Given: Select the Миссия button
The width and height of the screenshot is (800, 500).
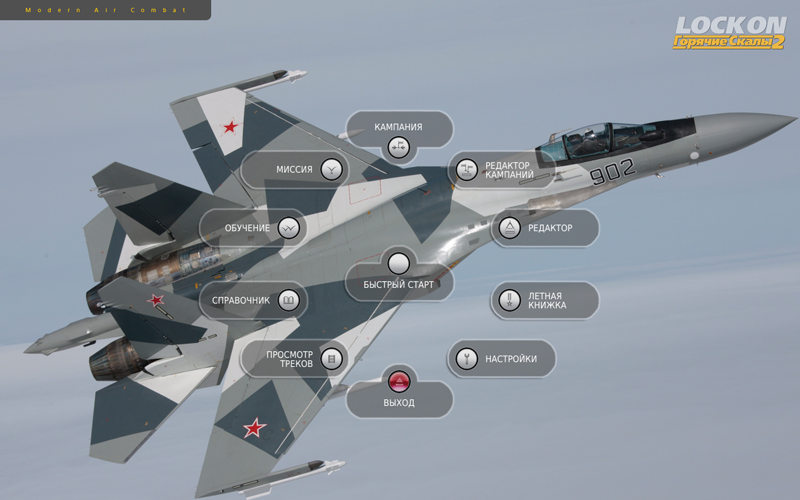Looking at the screenshot, I should 332,169.
